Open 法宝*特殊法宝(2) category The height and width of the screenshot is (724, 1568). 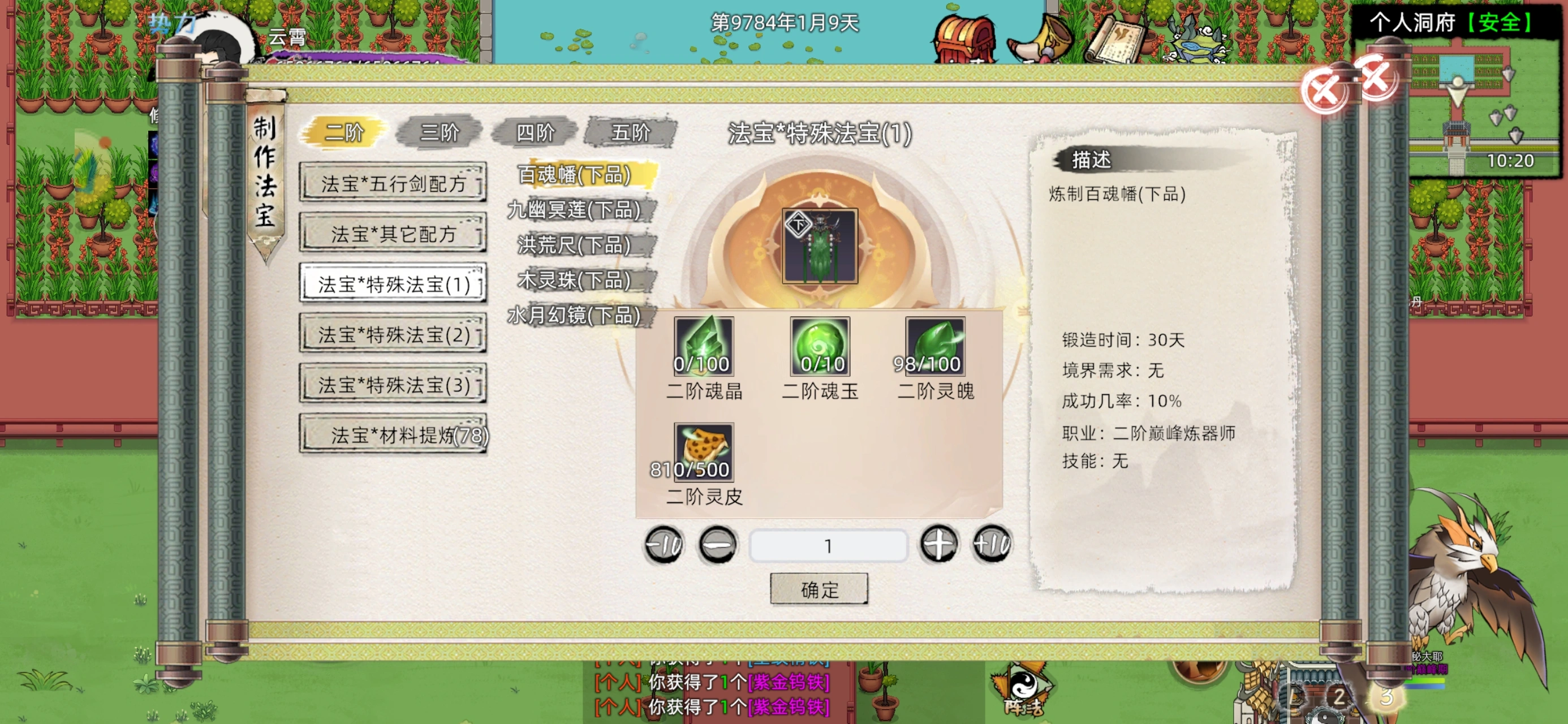coord(393,334)
